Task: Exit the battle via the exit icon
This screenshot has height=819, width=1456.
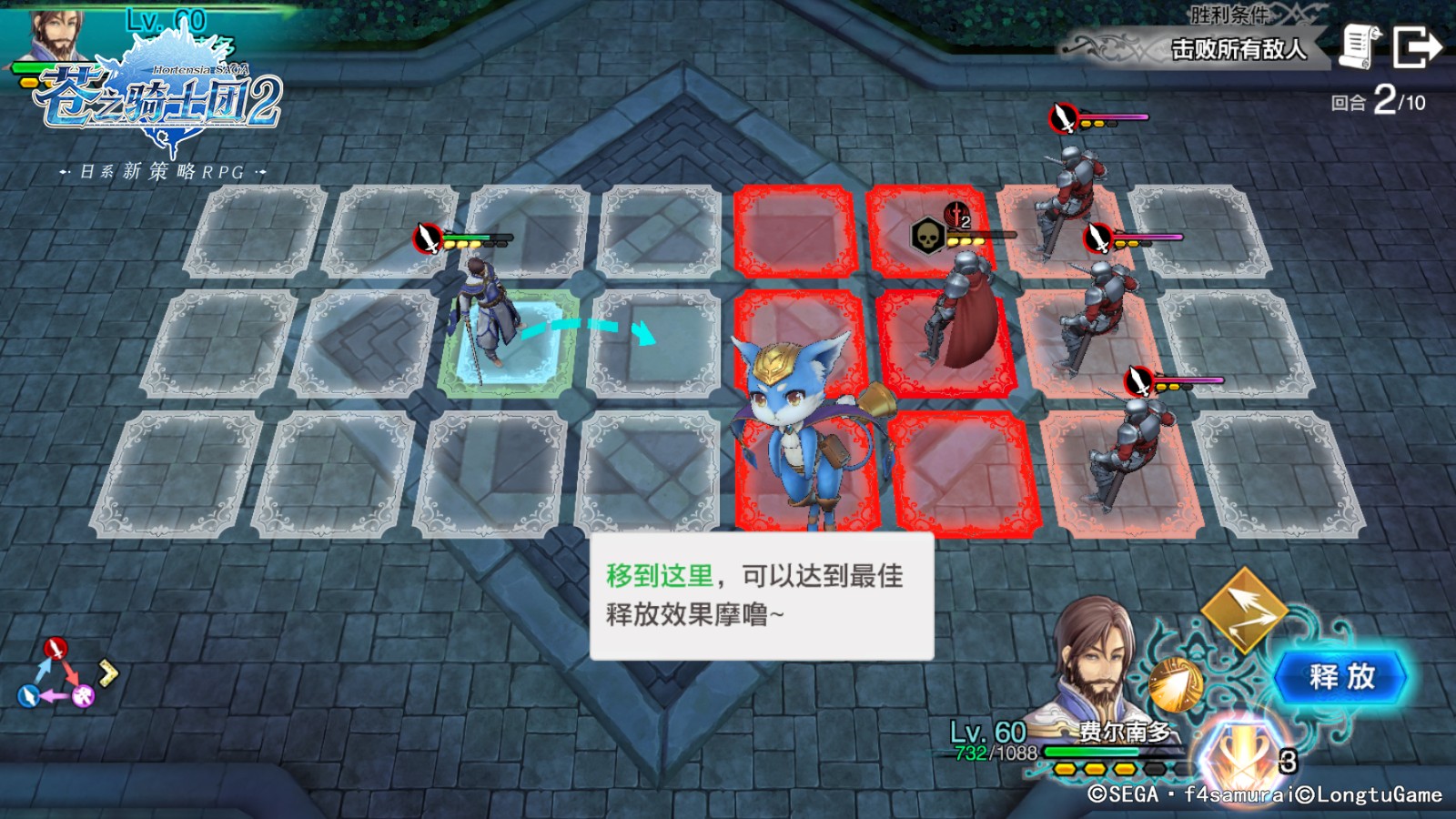Action: (1417, 46)
